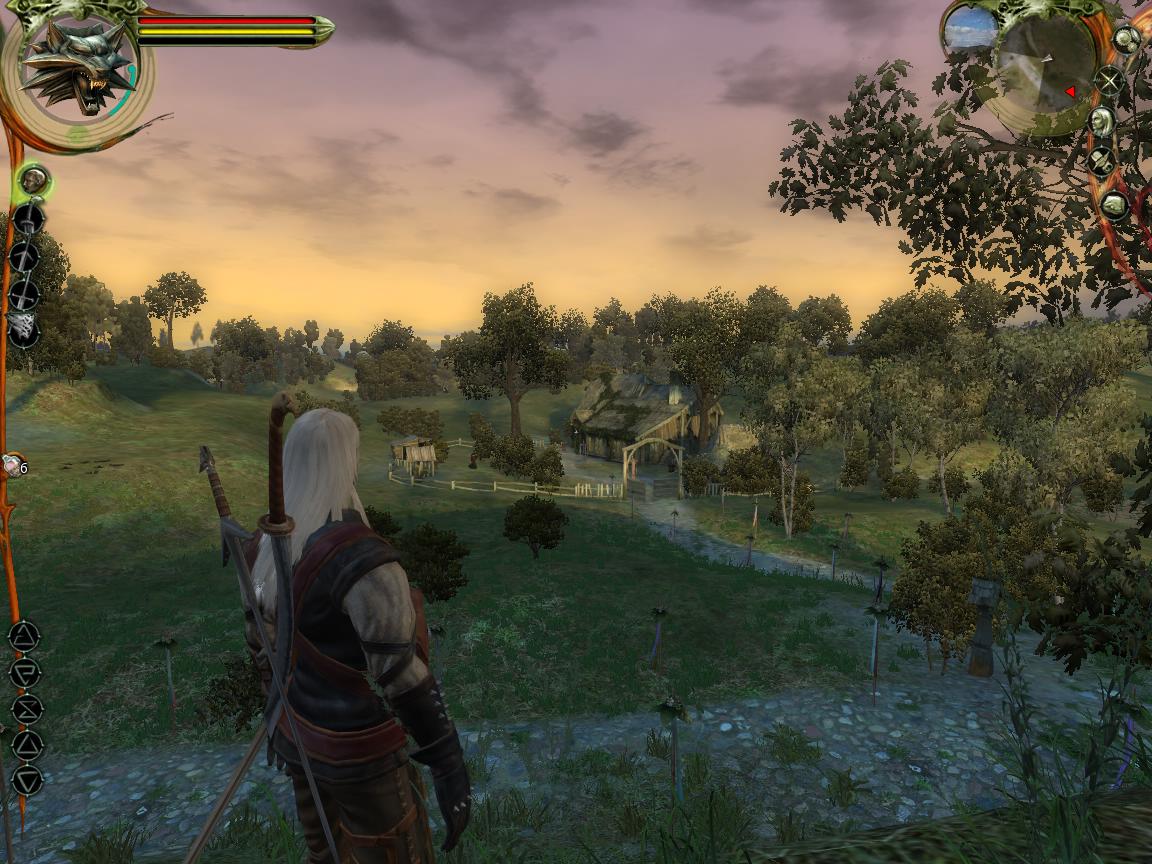Select the glowing head portrait icon
This screenshot has width=1152, height=864.
[x=34, y=181]
